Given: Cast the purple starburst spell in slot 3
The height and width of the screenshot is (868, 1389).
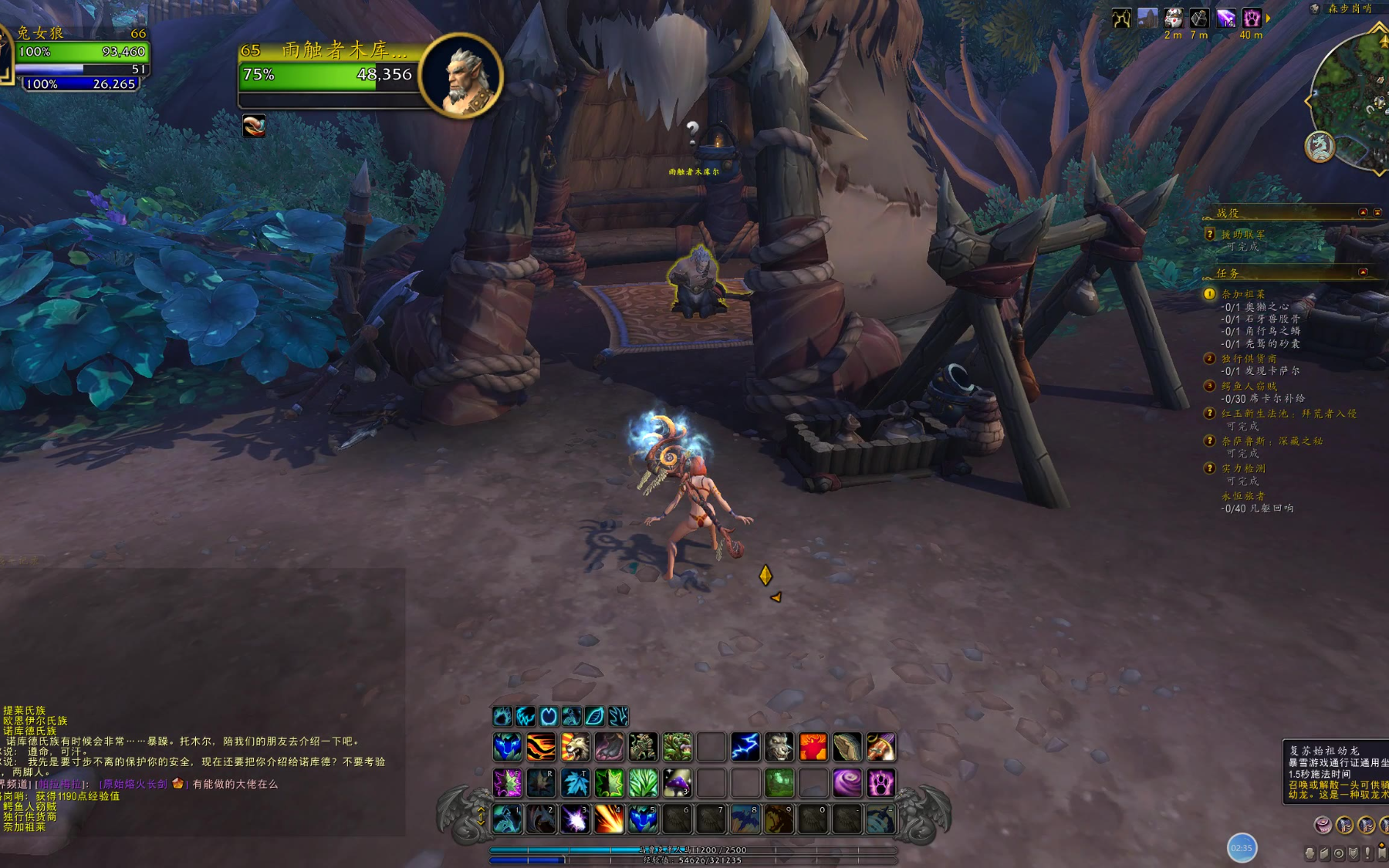Looking at the screenshot, I should coord(575,819).
